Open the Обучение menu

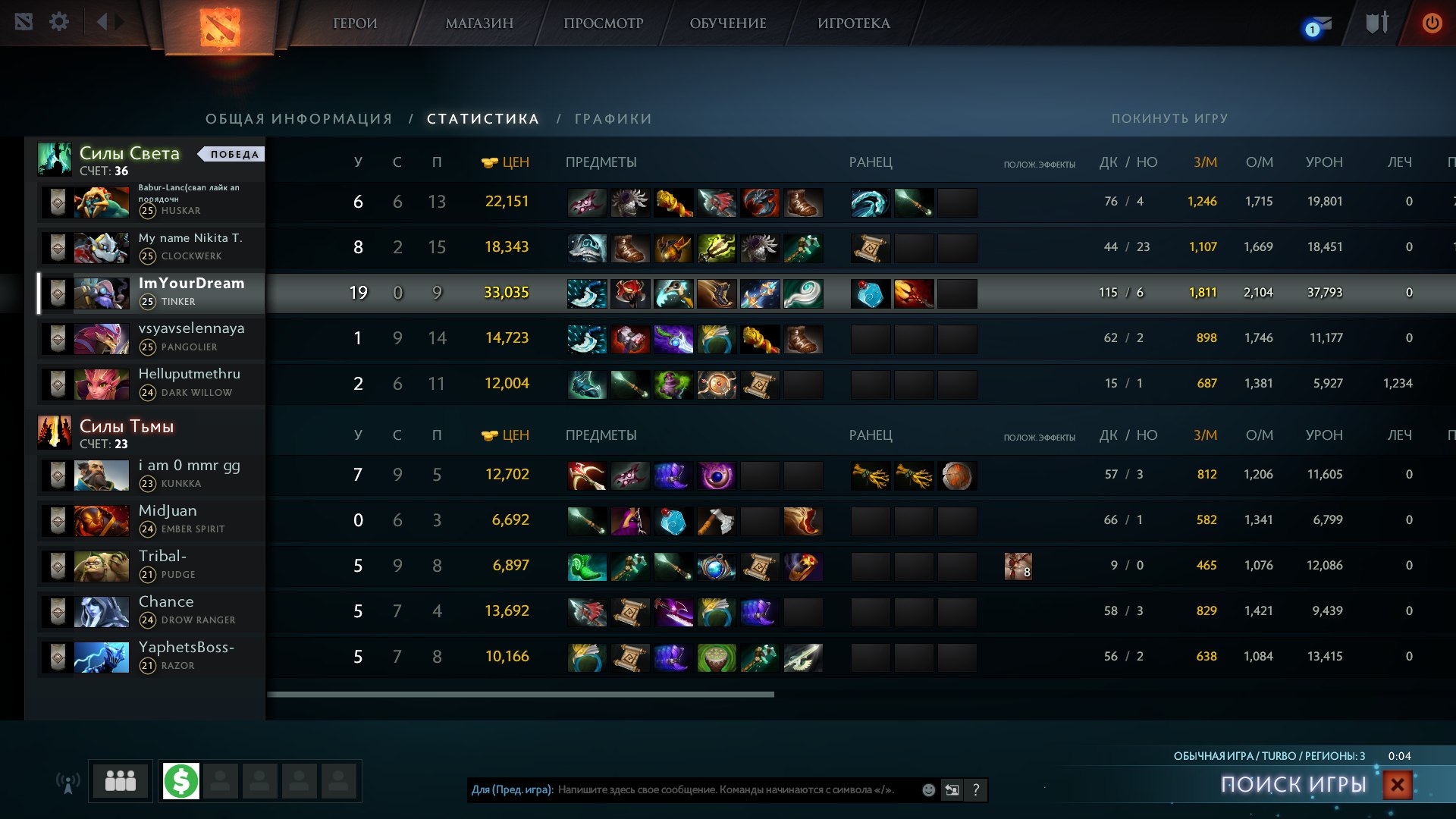(728, 24)
